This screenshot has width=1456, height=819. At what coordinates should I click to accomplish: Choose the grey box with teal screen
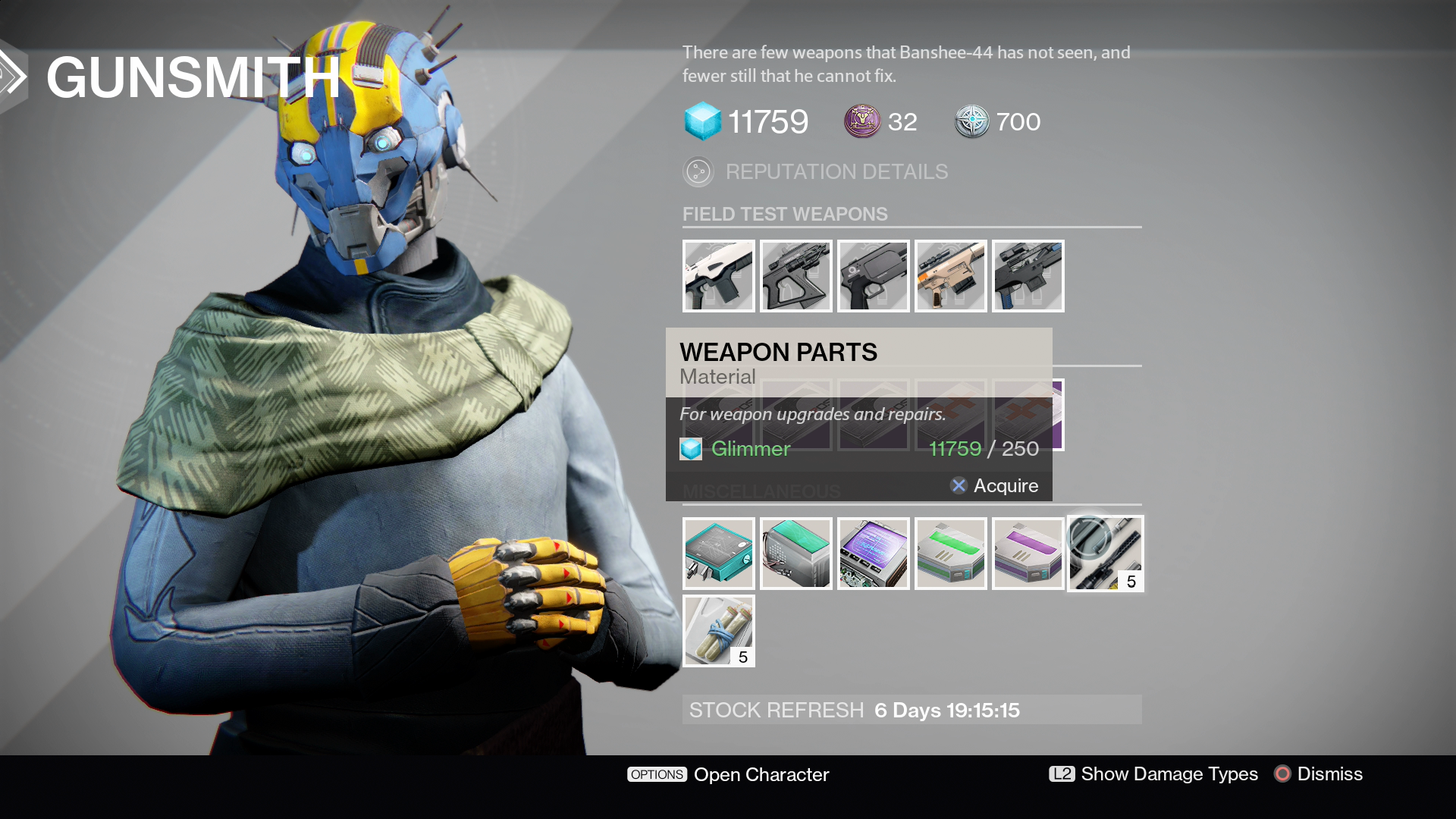point(795,554)
